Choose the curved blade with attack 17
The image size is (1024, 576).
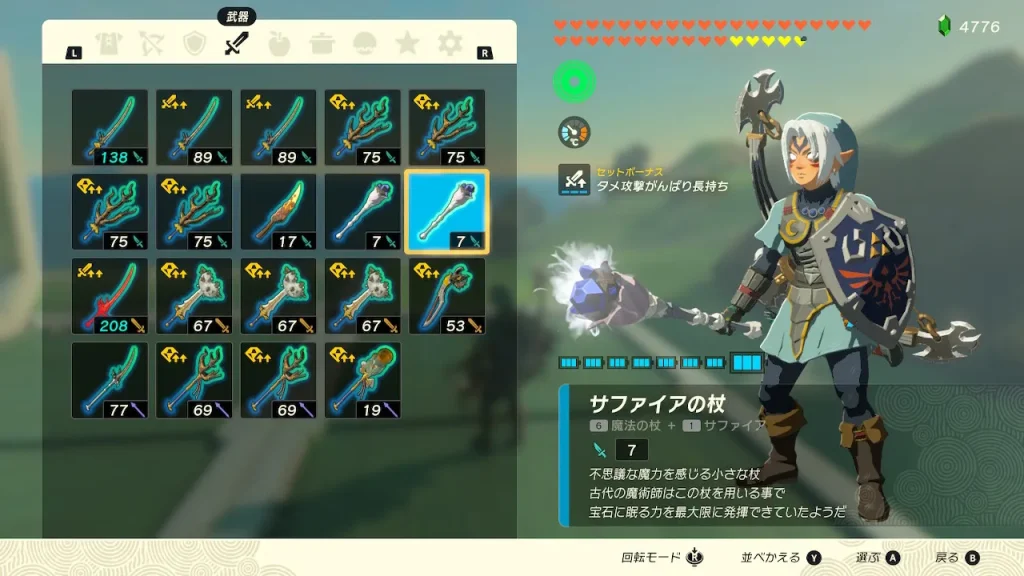click(278, 211)
